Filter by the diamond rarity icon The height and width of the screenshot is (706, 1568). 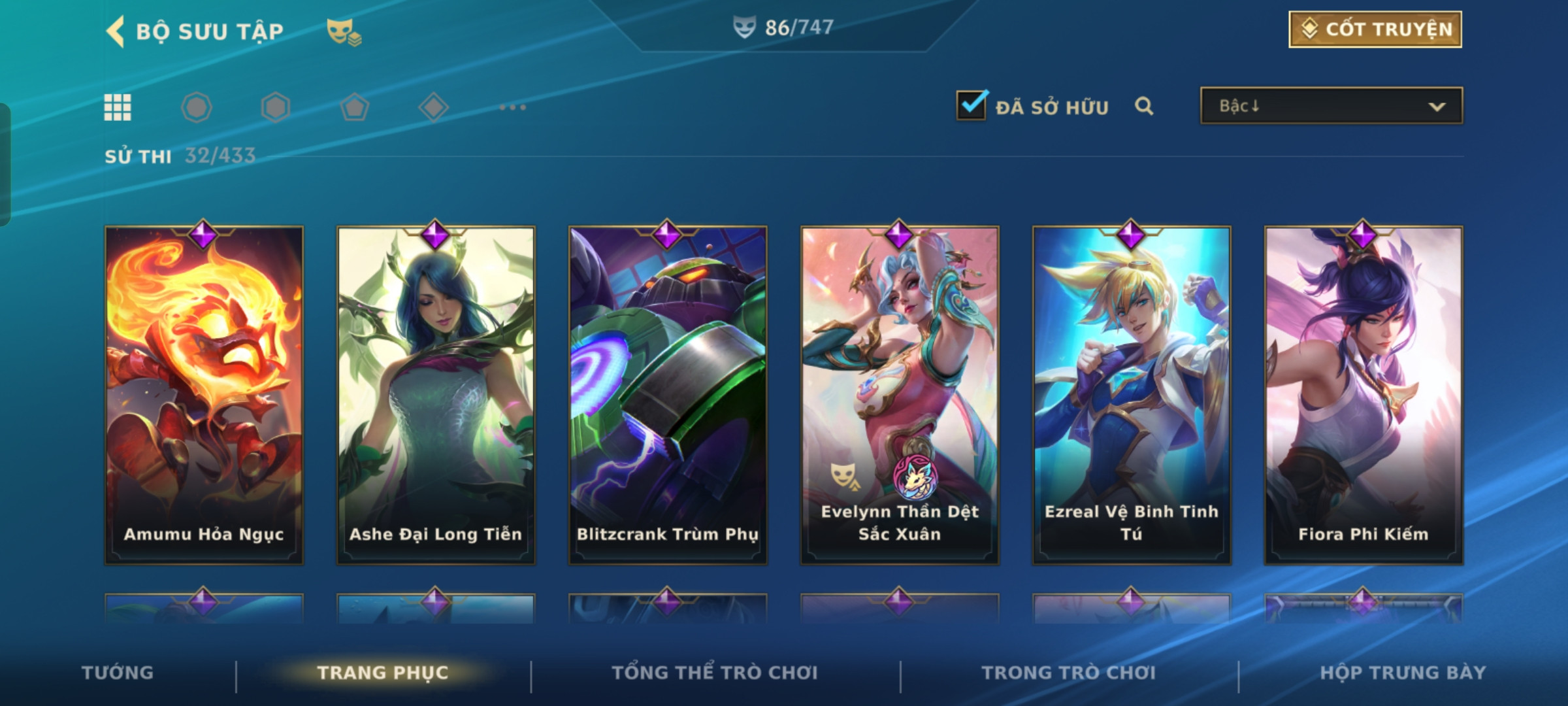click(433, 107)
